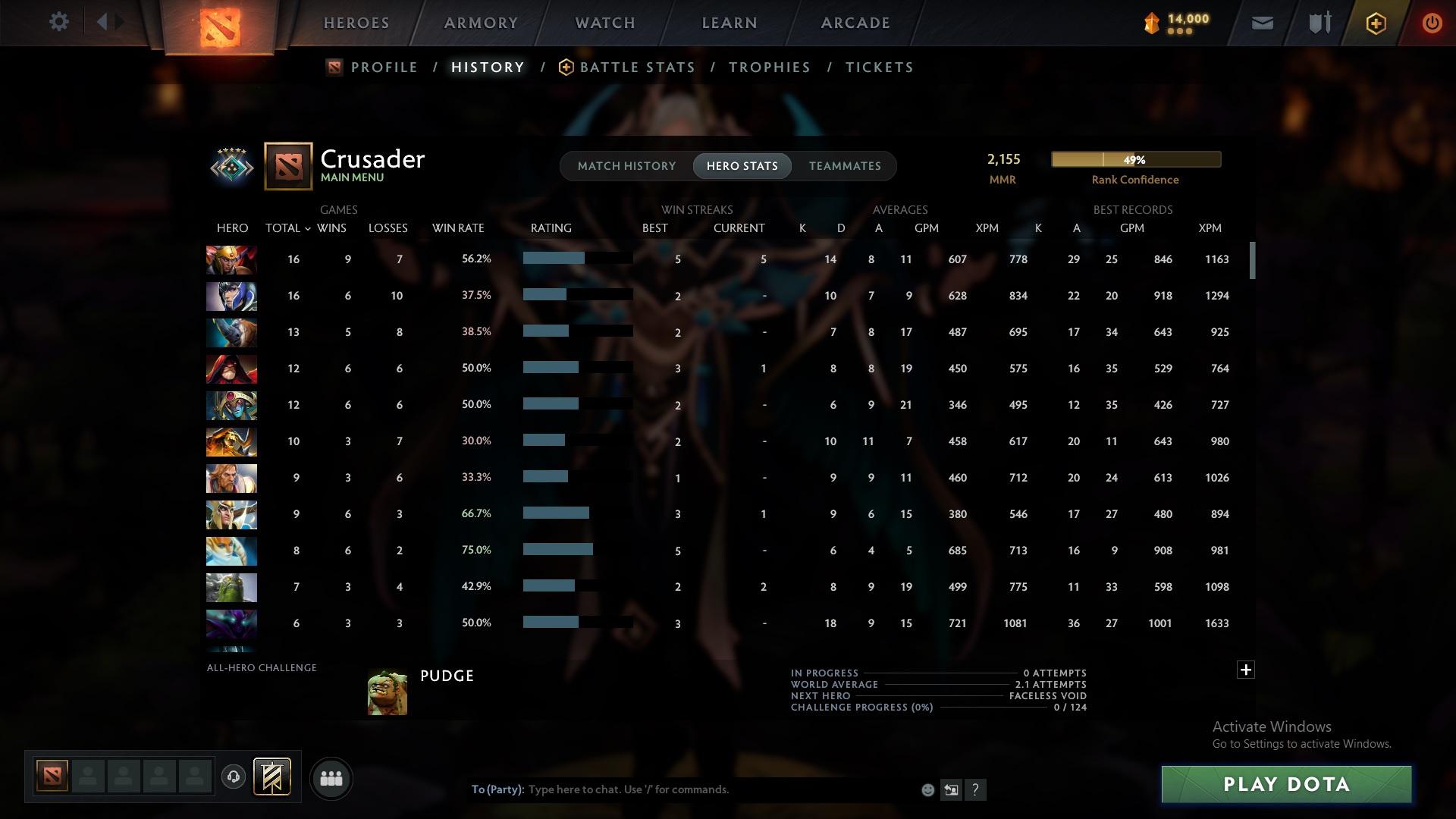This screenshot has width=1456, height=819.
Task: Open the guild banner icon near party slots
Action: [273, 778]
